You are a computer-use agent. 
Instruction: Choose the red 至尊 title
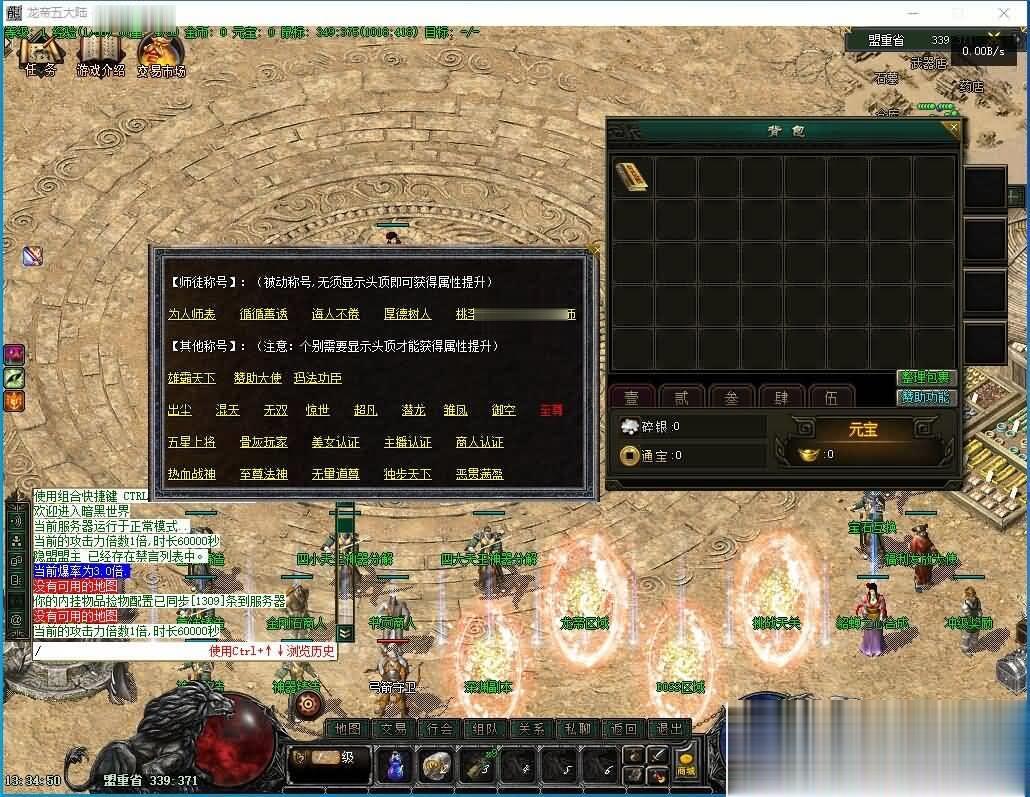(551, 410)
